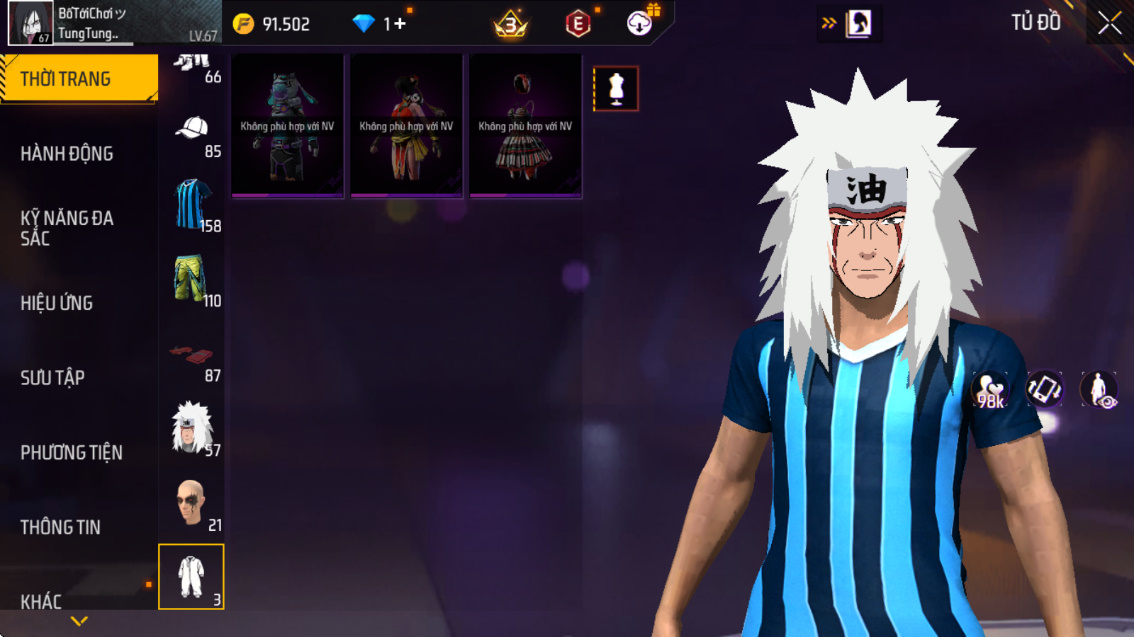Select the white jumpsuit outfit-set category
The width and height of the screenshot is (1134, 637).
191,577
